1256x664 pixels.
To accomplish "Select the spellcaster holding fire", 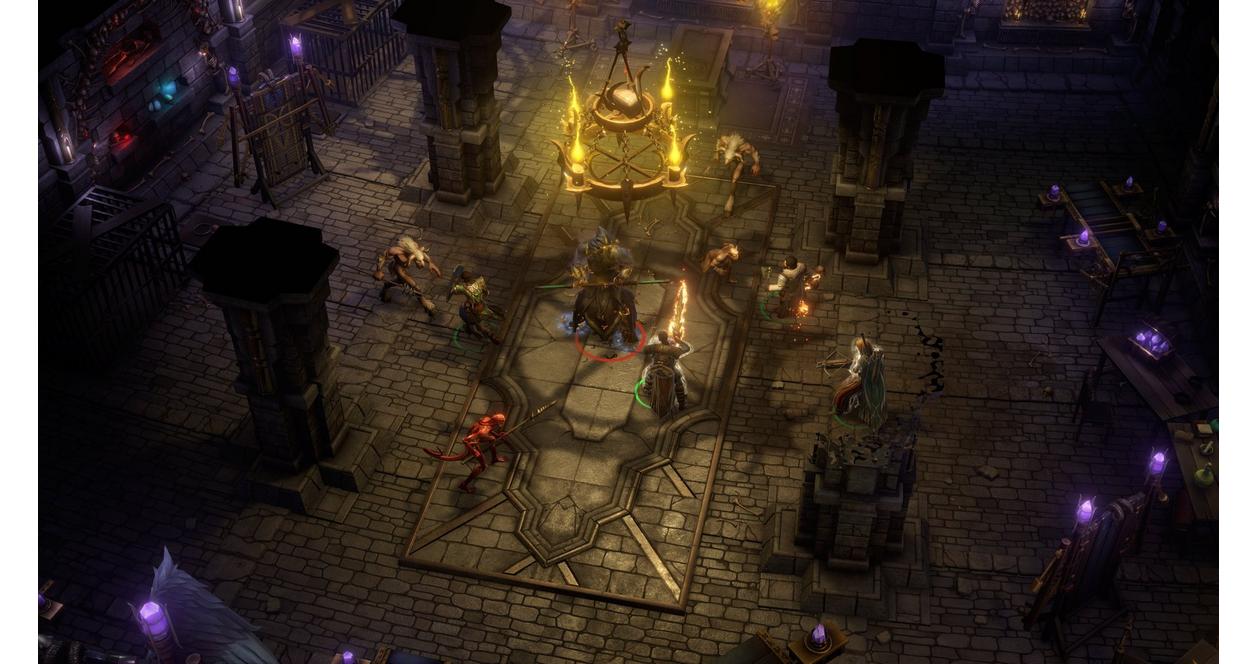I will [790, 285].
